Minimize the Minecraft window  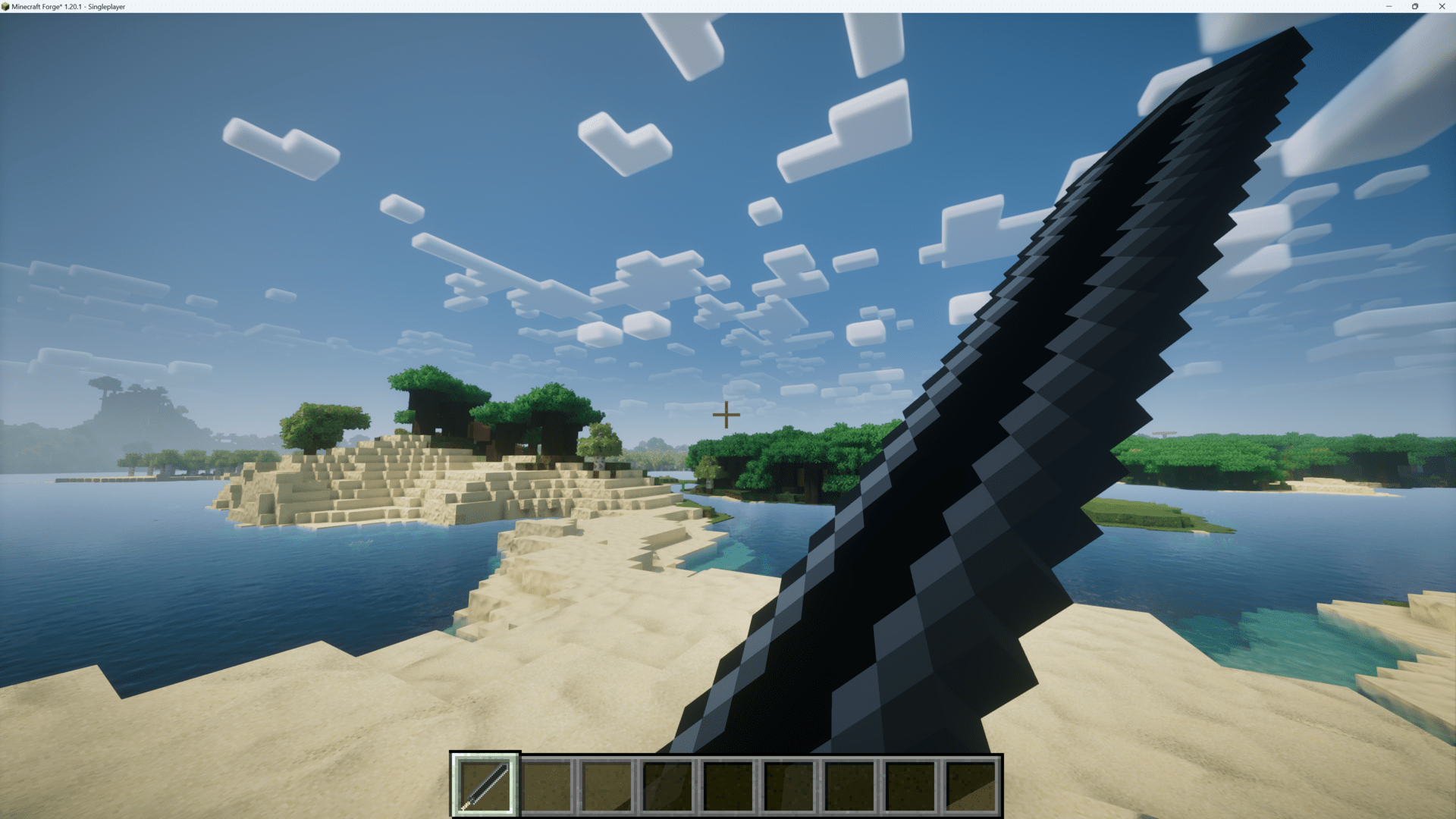click(1388, 6)
